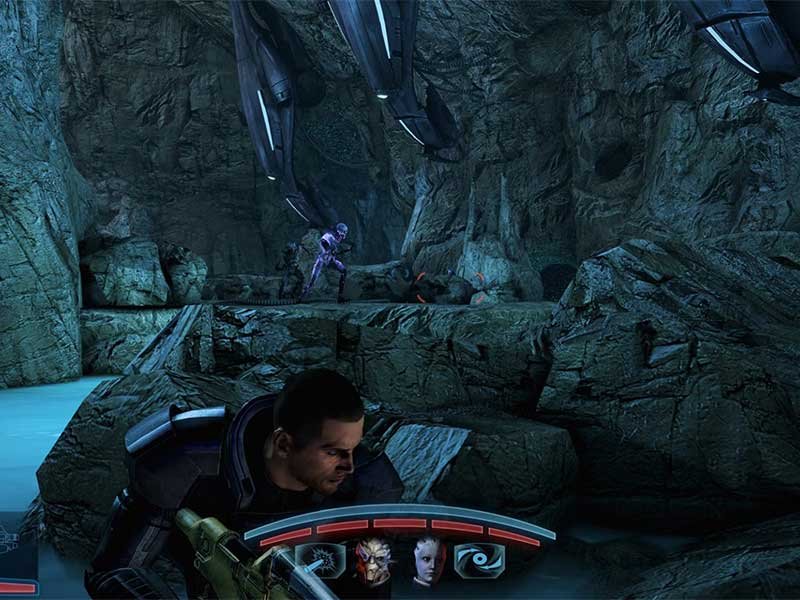Image resolution: width=800 pixels, height=600 pixels.
Task: Select the turian squadmate portrait
Action: pyautogui.click(x=372, y=562)
